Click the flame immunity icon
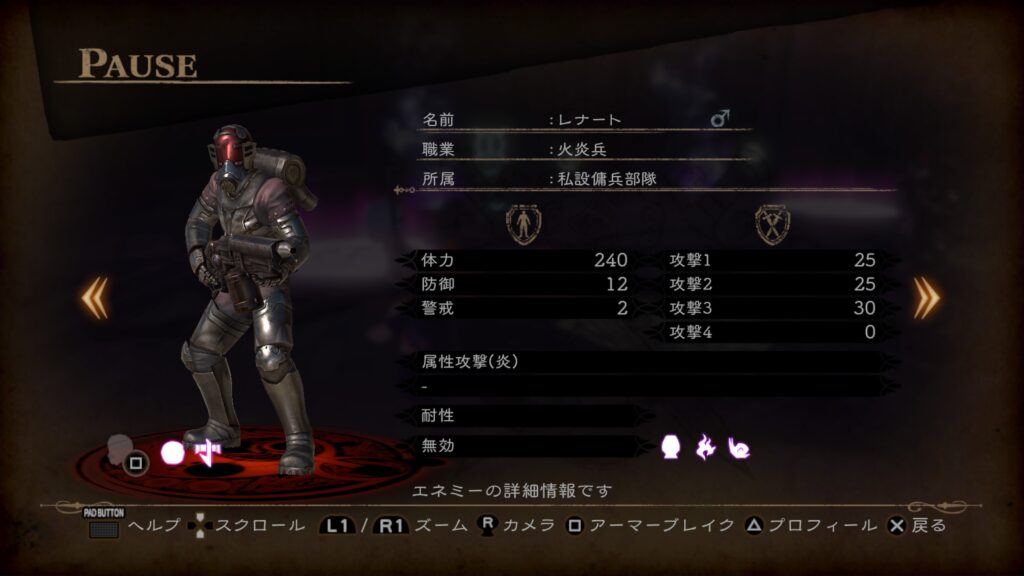This screenshot has height=576, width=1024. 706,447
